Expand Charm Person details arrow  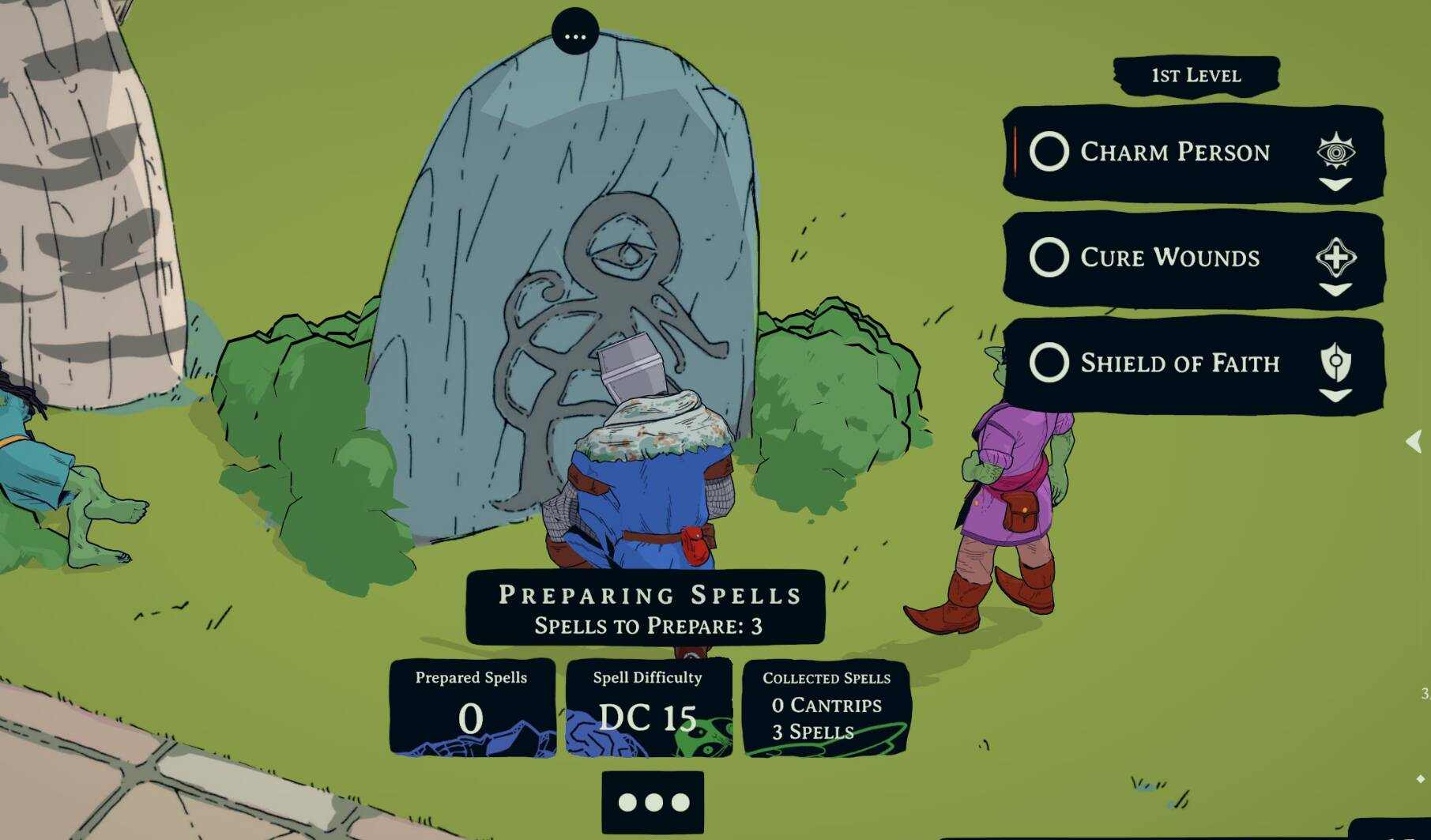tap(1335, 184)
